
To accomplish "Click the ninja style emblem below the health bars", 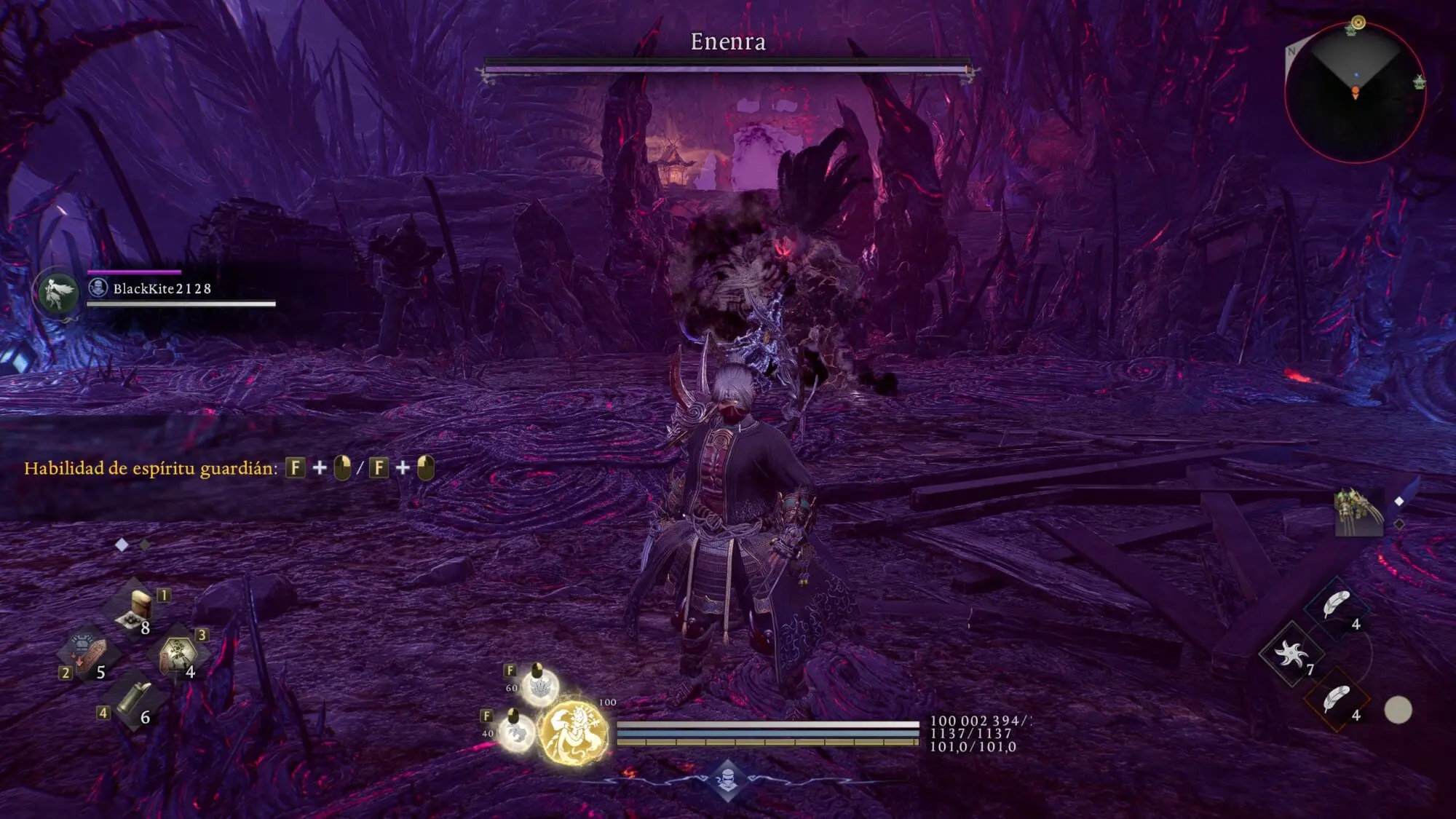I will pos(727,780).
